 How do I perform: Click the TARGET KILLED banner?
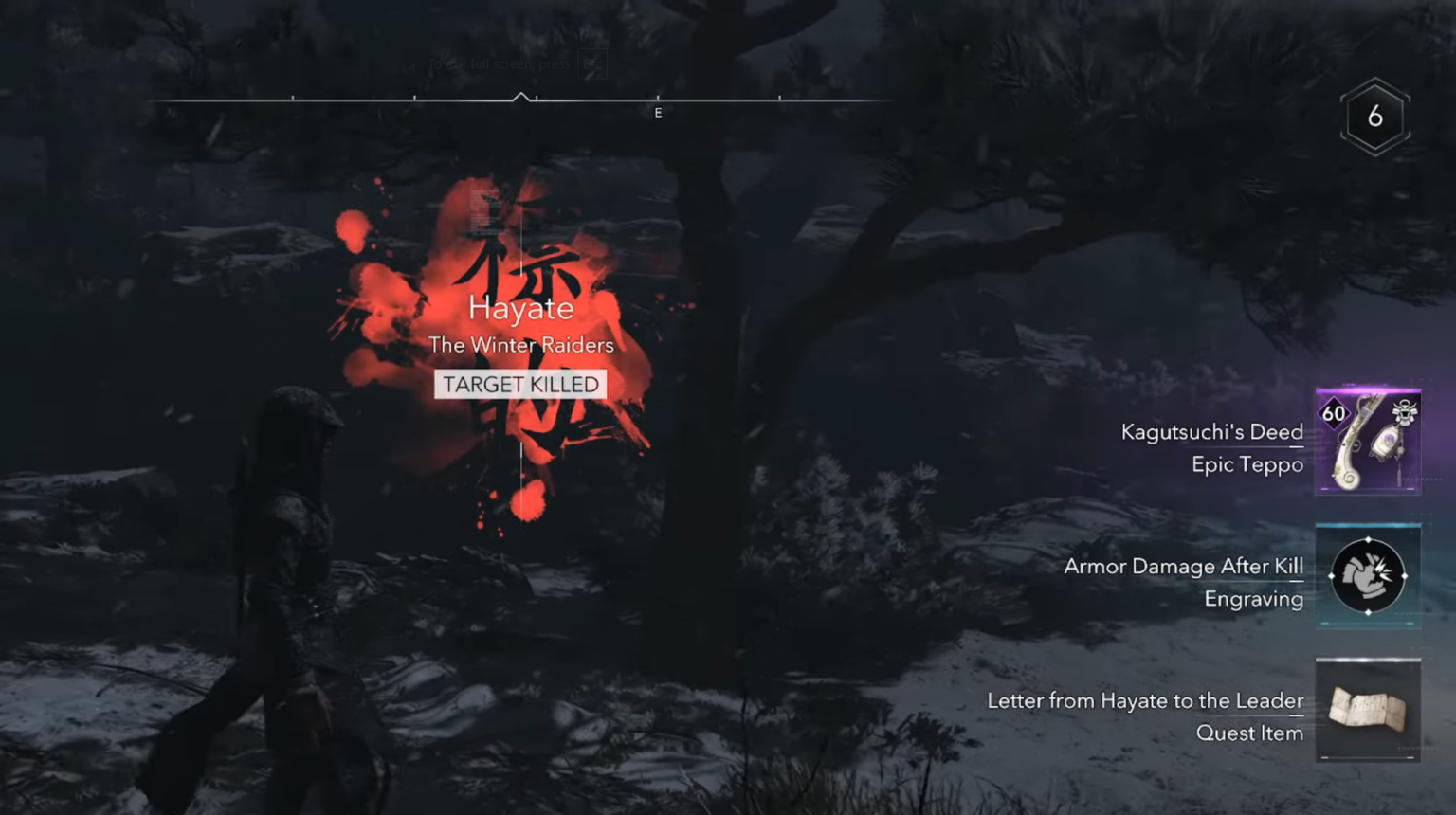(520, 384)
